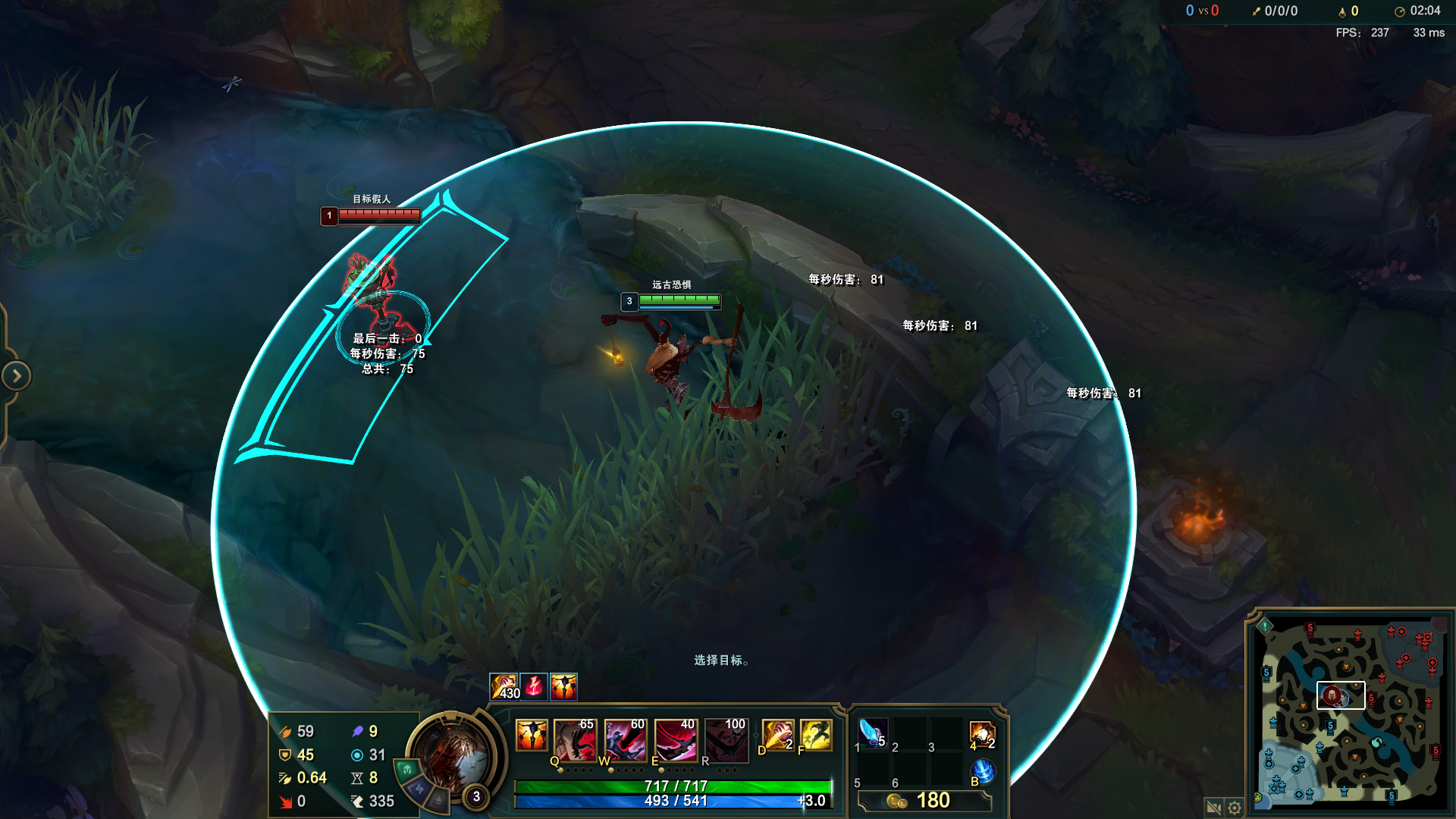Use the E ability Reap
Image resolution: width=1456 pixels, height=819 pixels.
tap(675, 739)
